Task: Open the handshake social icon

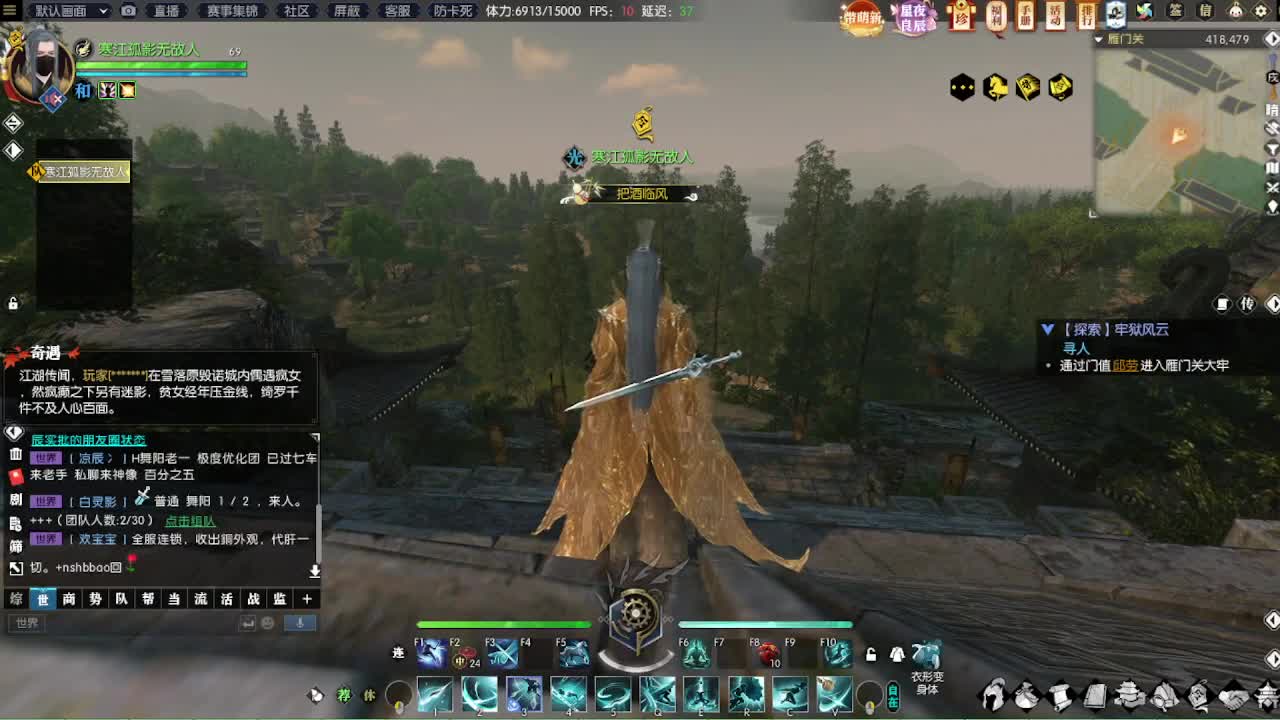Action: tap(1233, 695)
